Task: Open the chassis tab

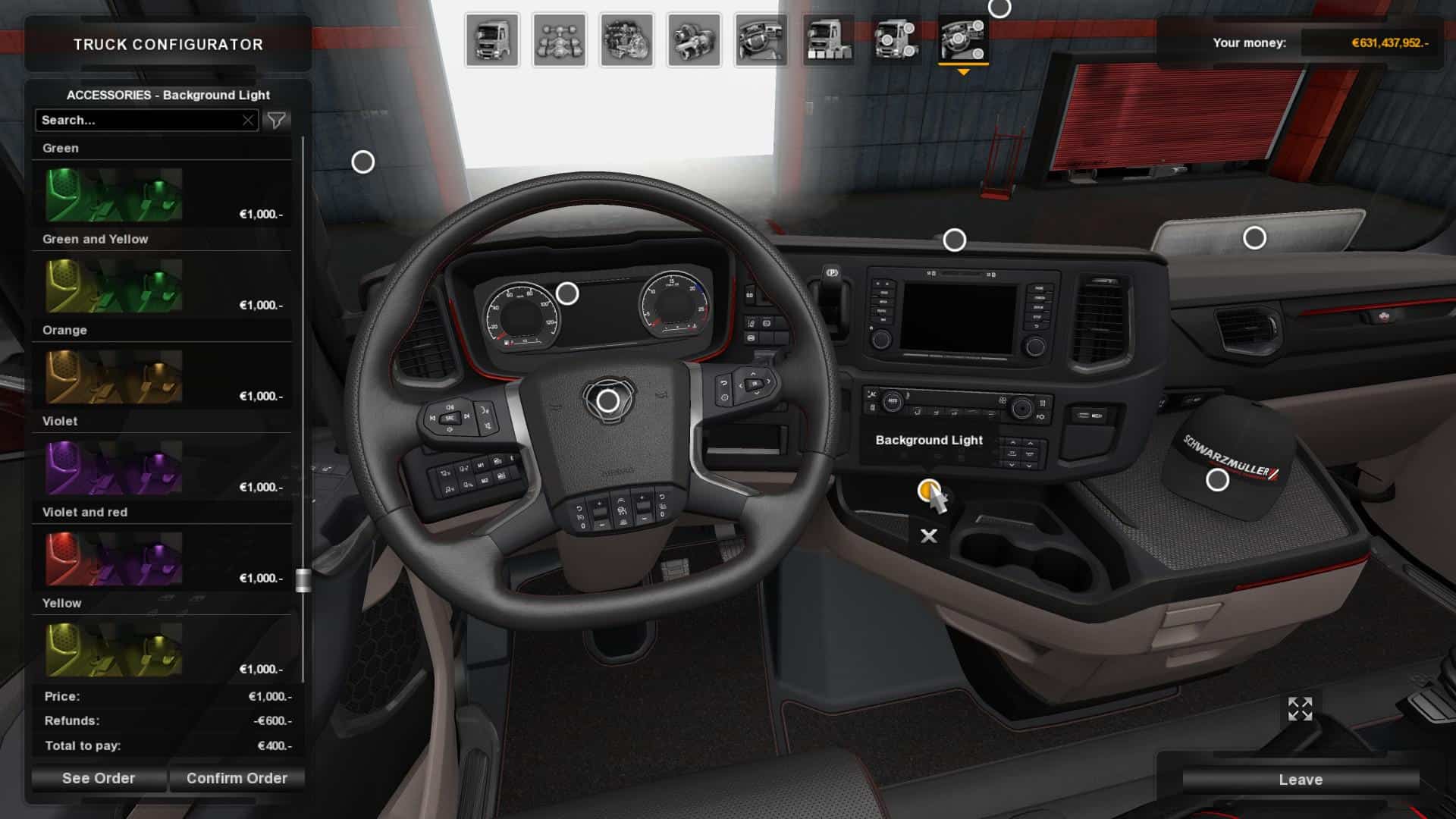Action: [559, 40]
